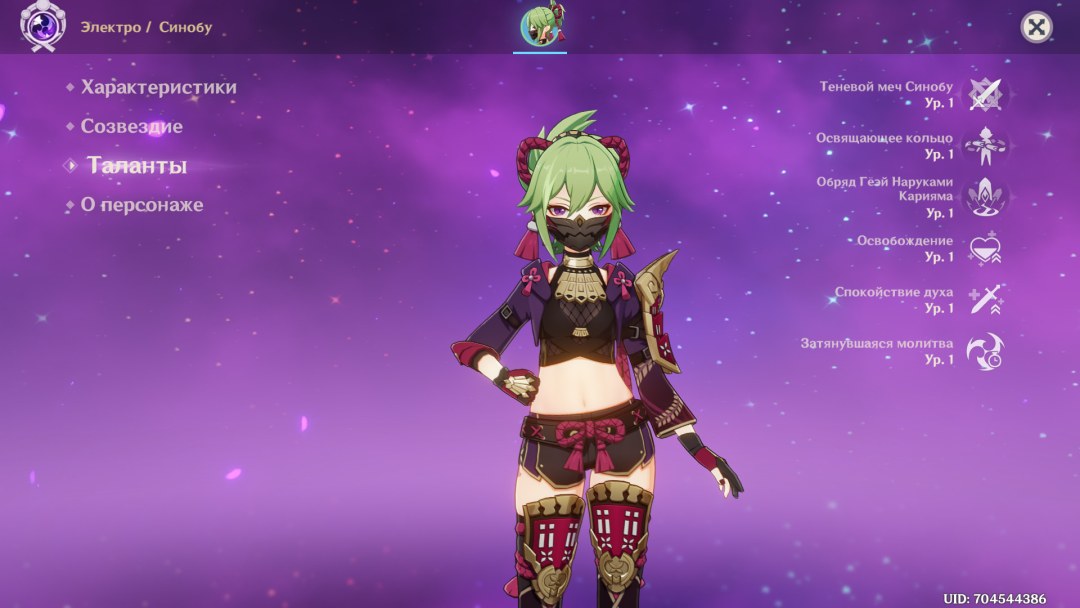
Task: Select Kuki Shinobu's portrait at the top
Action: click(x=540, y=27)
